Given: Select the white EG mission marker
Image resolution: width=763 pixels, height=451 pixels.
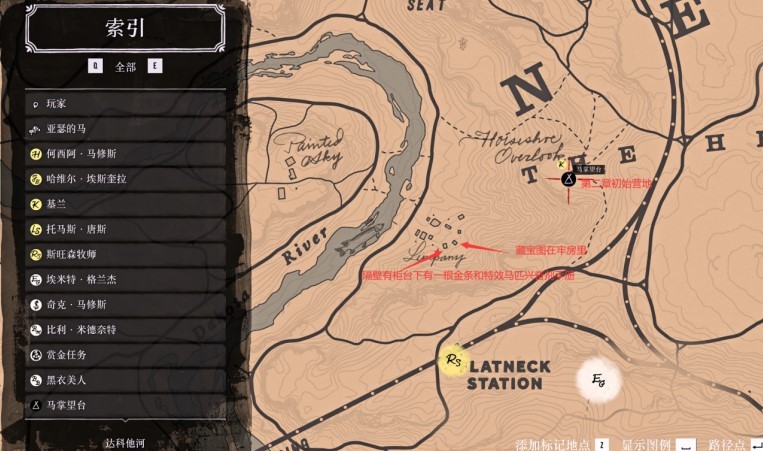Looking at the screenshot, I should (599, 380).
